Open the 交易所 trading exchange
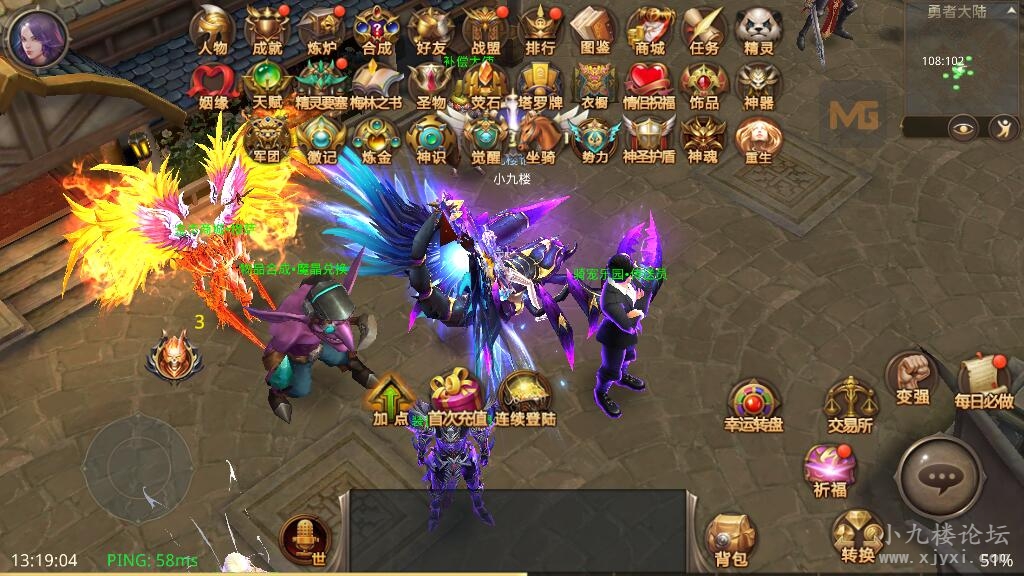This screenshot has width=1024, height=576. pyautogui.click(x=849, y=403)
